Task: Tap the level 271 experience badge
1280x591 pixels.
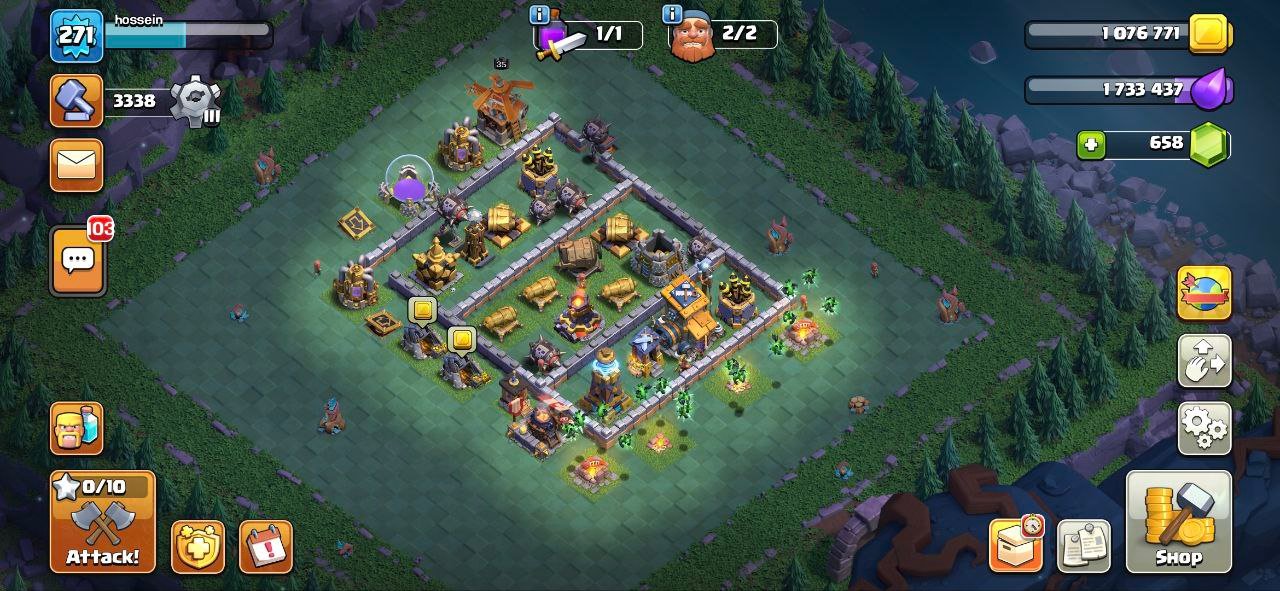Action: click(x=77, y=36)
